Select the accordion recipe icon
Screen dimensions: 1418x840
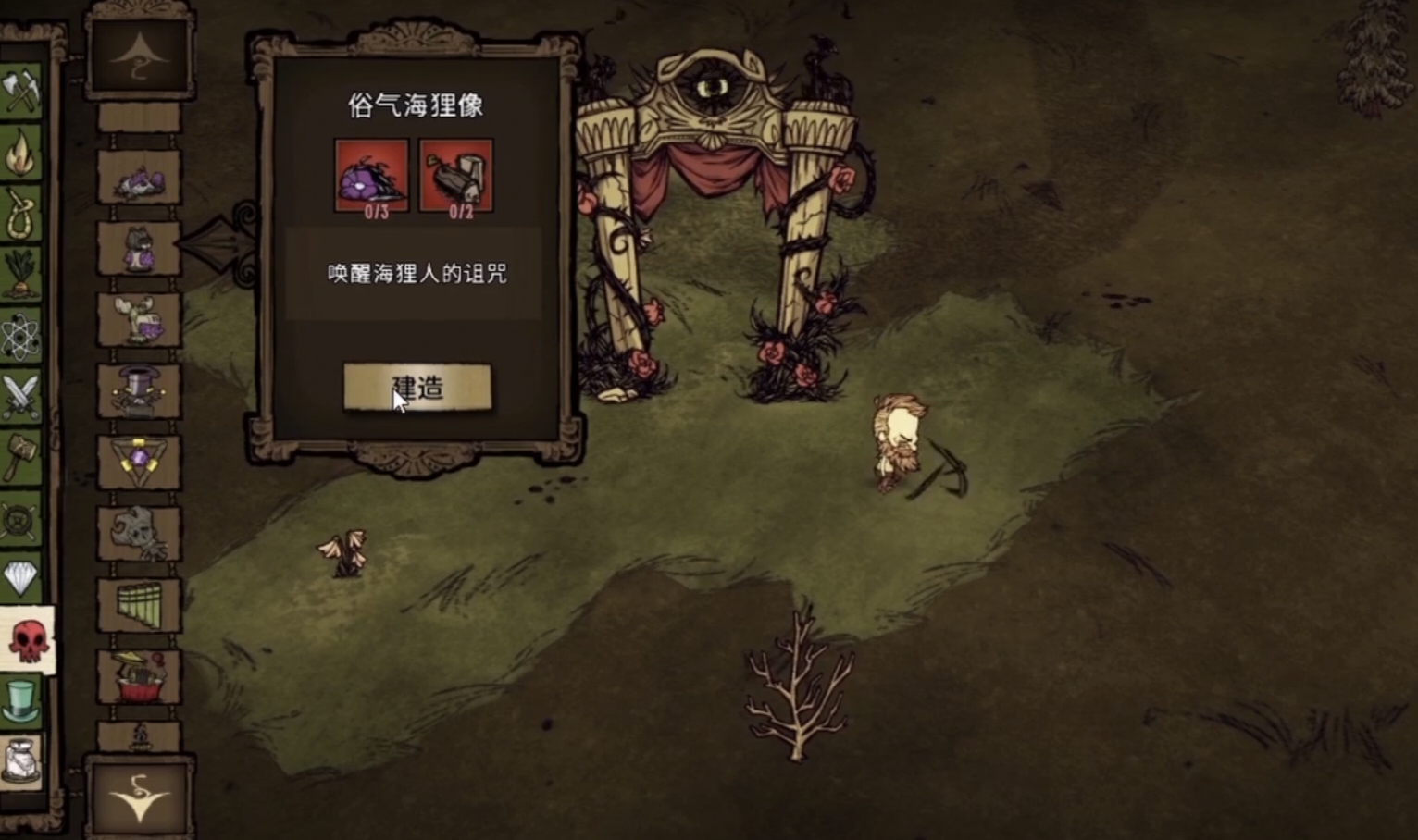[141, 672]
